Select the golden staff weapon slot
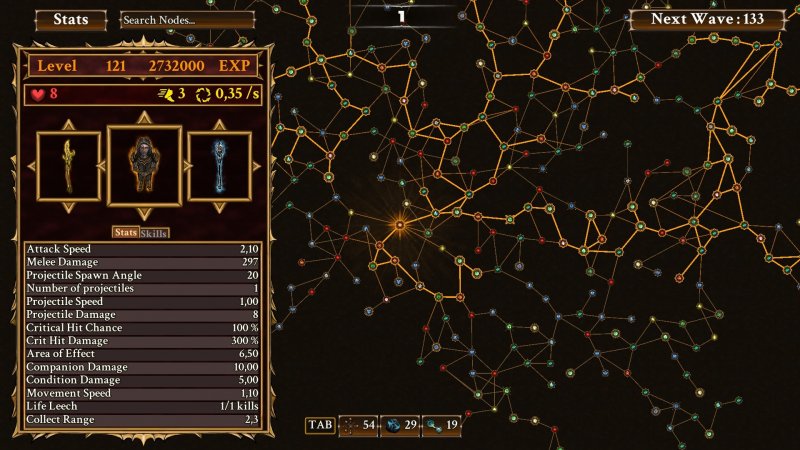The width and height of the screenshot is (800, 450). (69, 167)
